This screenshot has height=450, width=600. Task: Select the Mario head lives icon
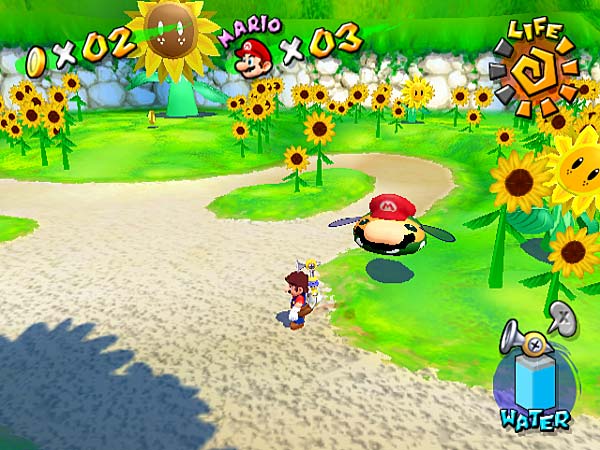(x=256, y=57)
